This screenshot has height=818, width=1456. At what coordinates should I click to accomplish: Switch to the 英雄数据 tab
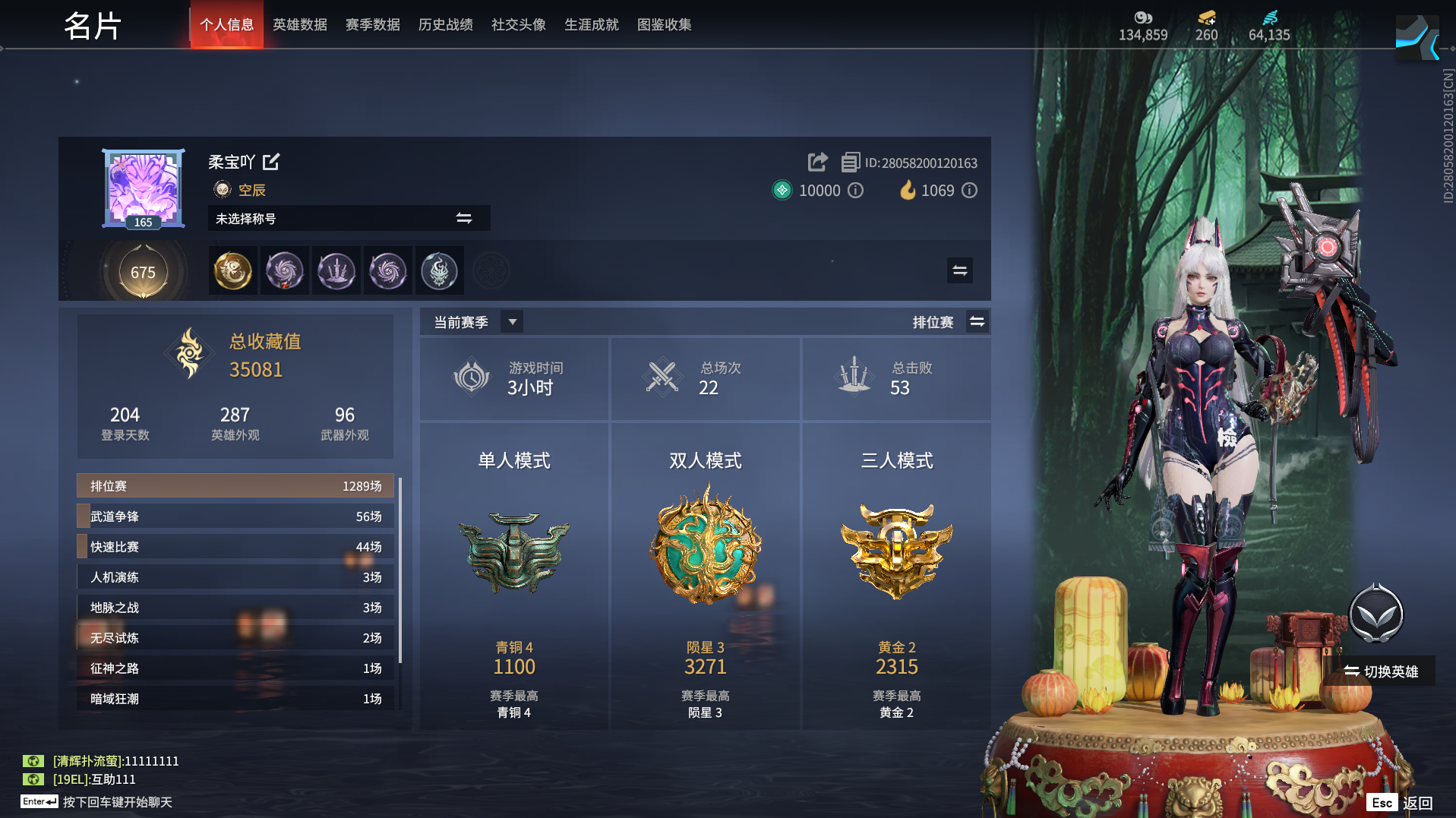[299, 24]
